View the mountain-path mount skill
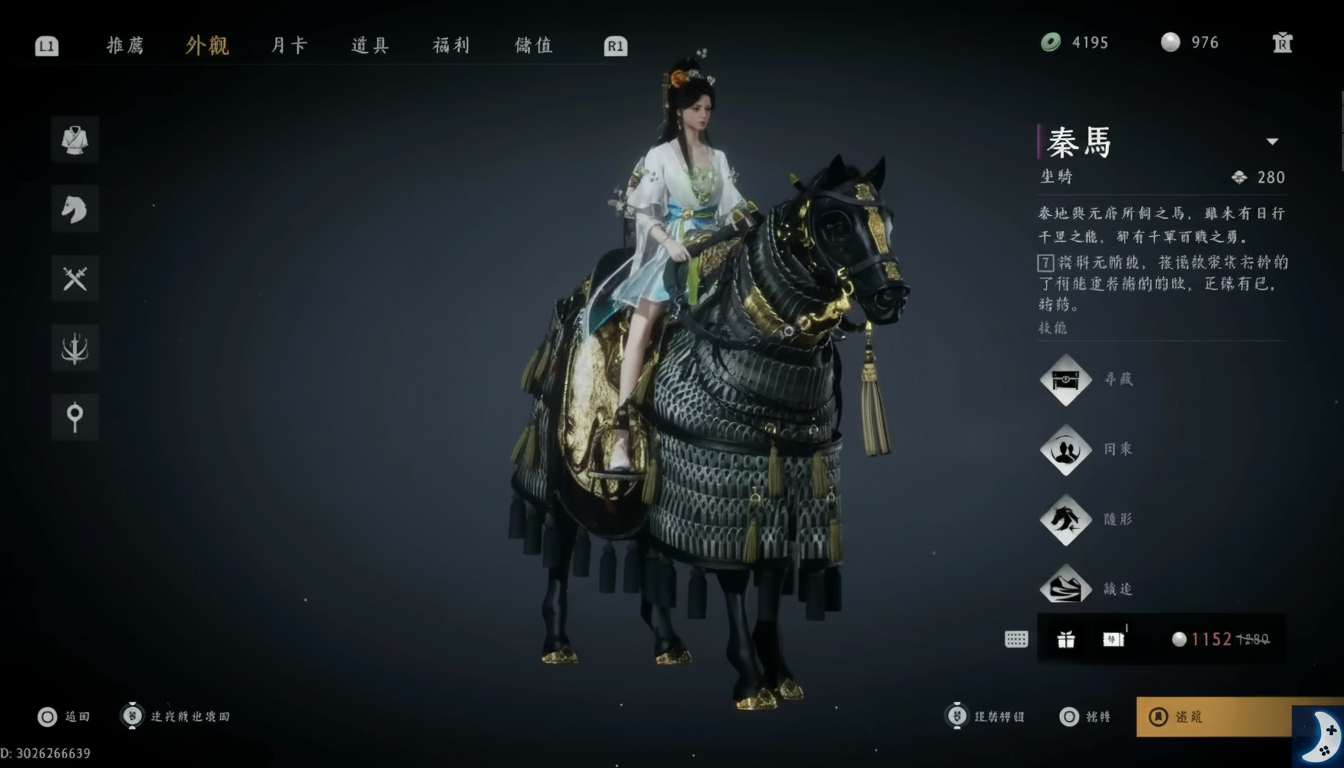1344x768 pixels. [1065, 587]
